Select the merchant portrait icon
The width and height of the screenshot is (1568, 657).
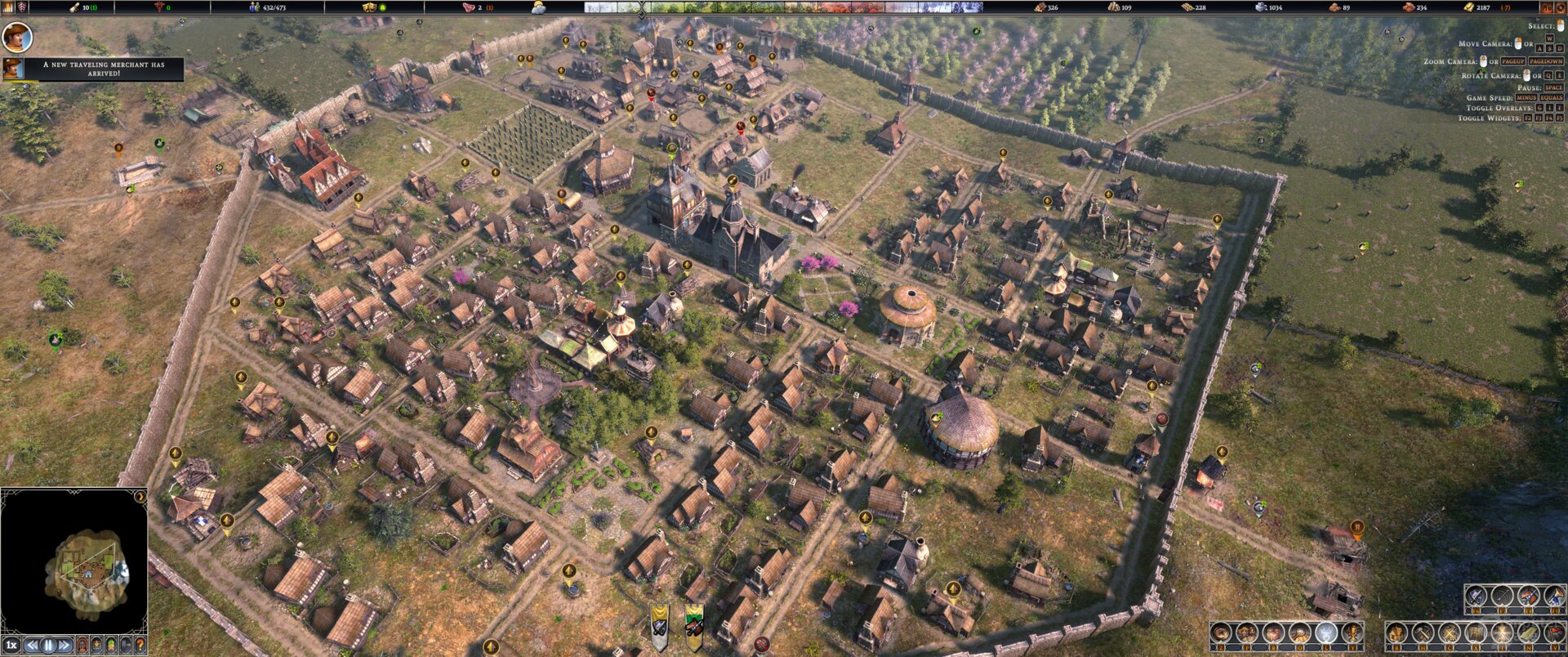point(12,69)
